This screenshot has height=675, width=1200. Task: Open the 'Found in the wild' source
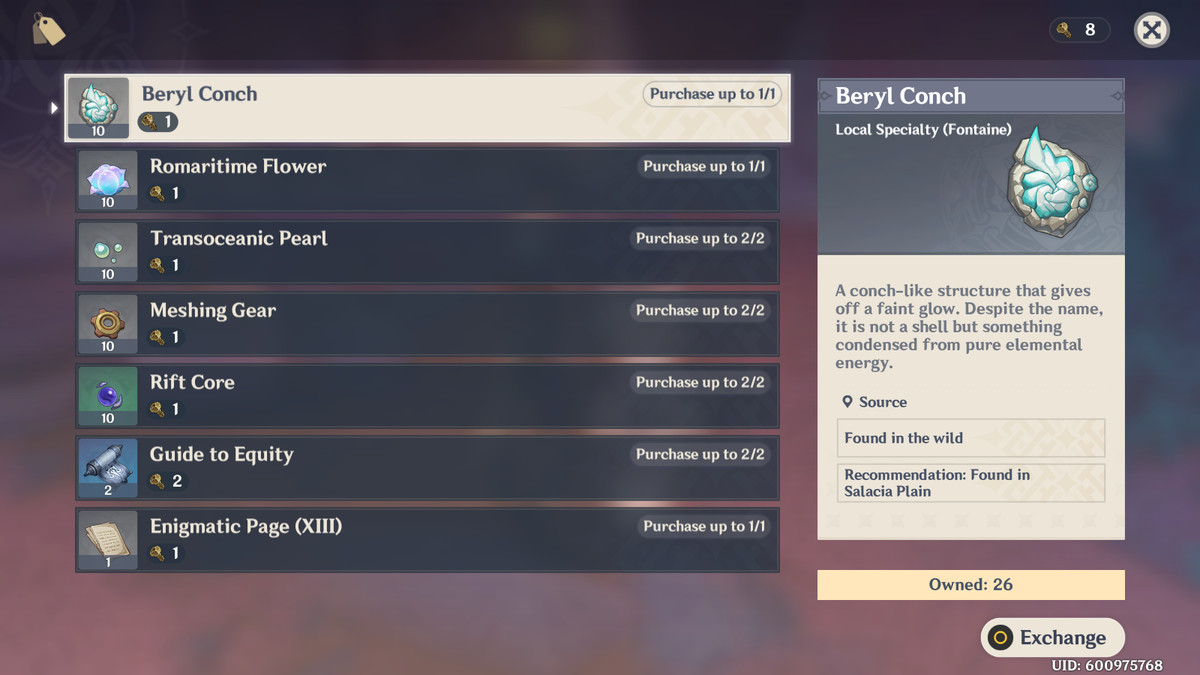(x=970, y=438)
